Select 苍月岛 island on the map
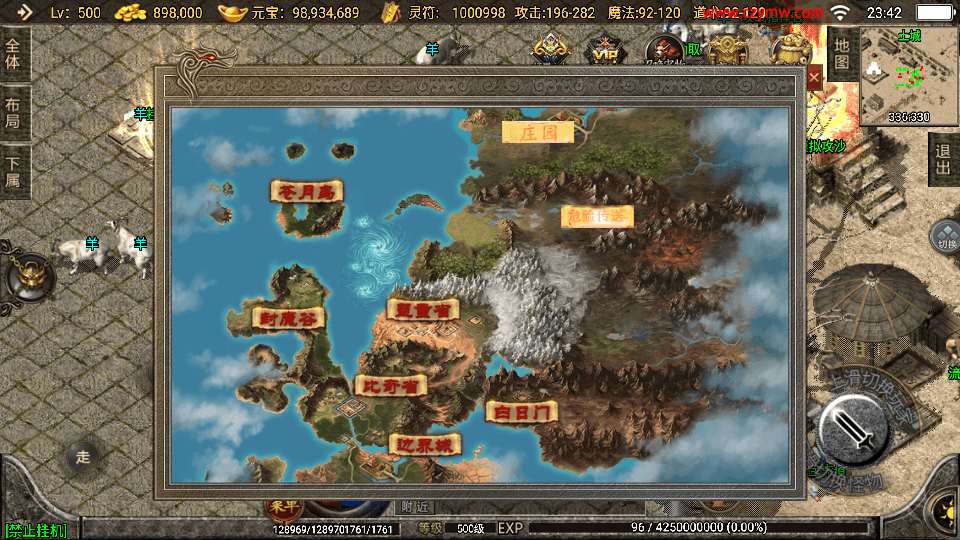 307,191
